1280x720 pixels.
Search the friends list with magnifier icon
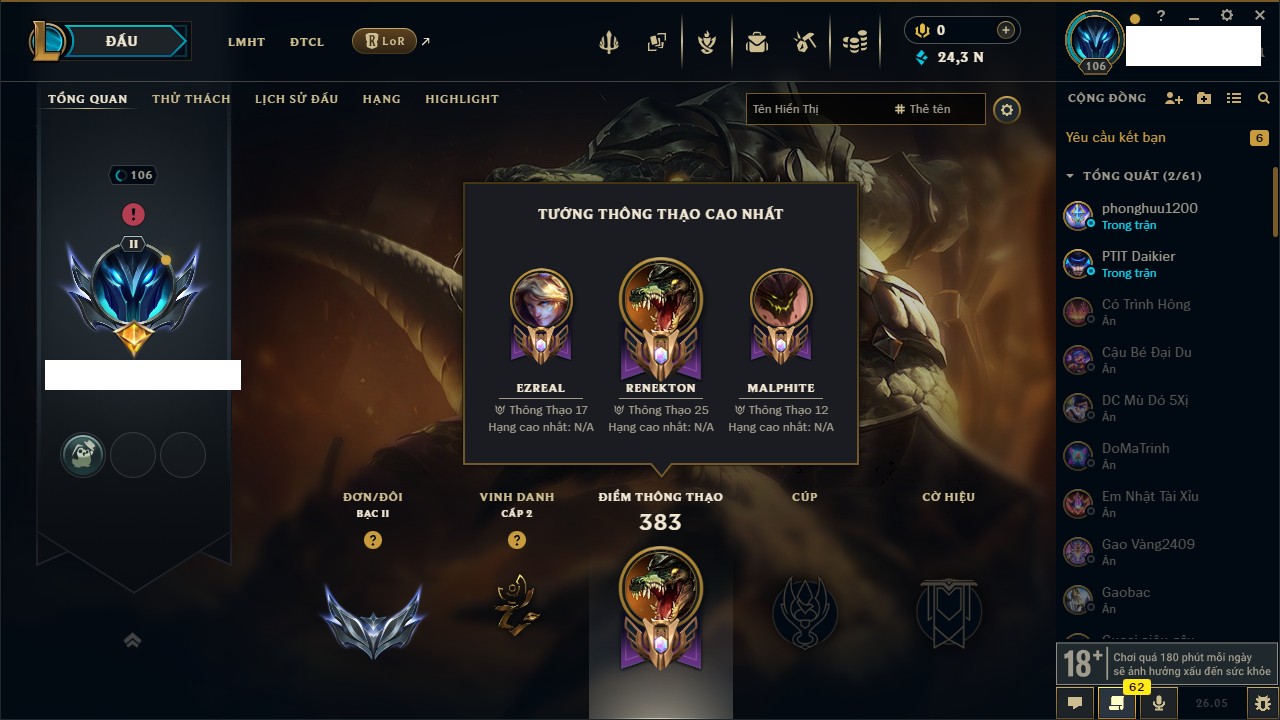(x=1264, y=98)
